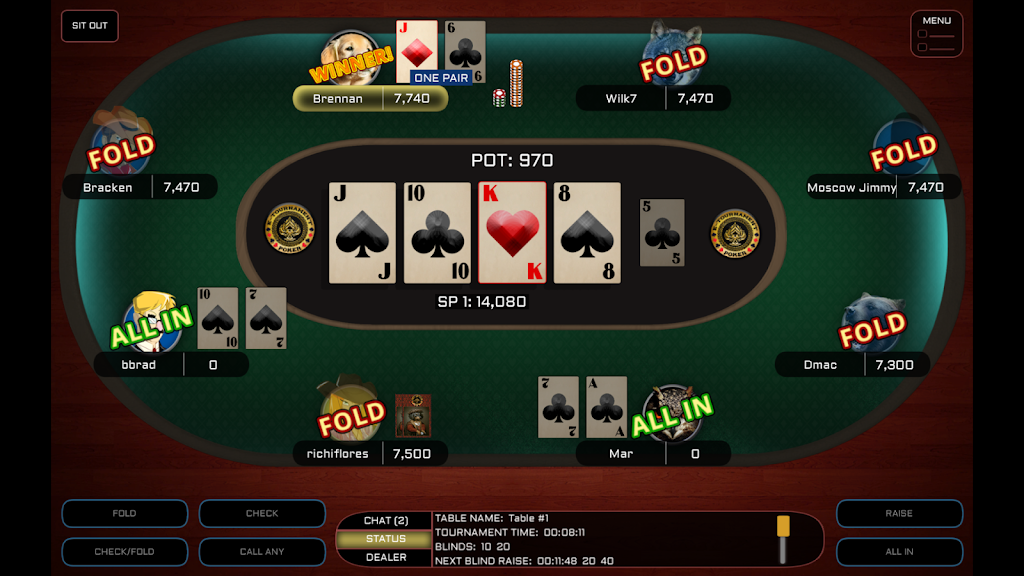
Task: Select the richiflores player name plate
Action: coord(370,454)
